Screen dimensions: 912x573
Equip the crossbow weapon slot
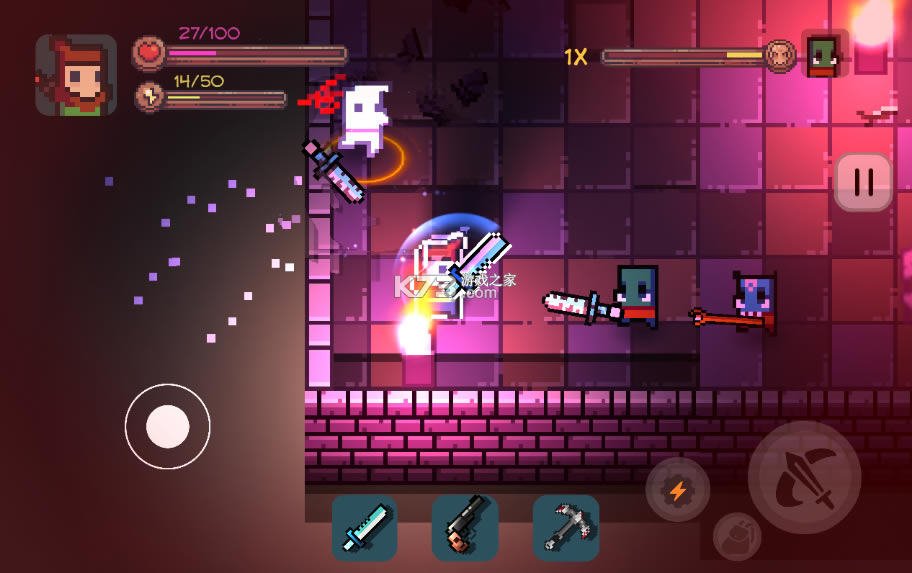(x=566, y=527)
